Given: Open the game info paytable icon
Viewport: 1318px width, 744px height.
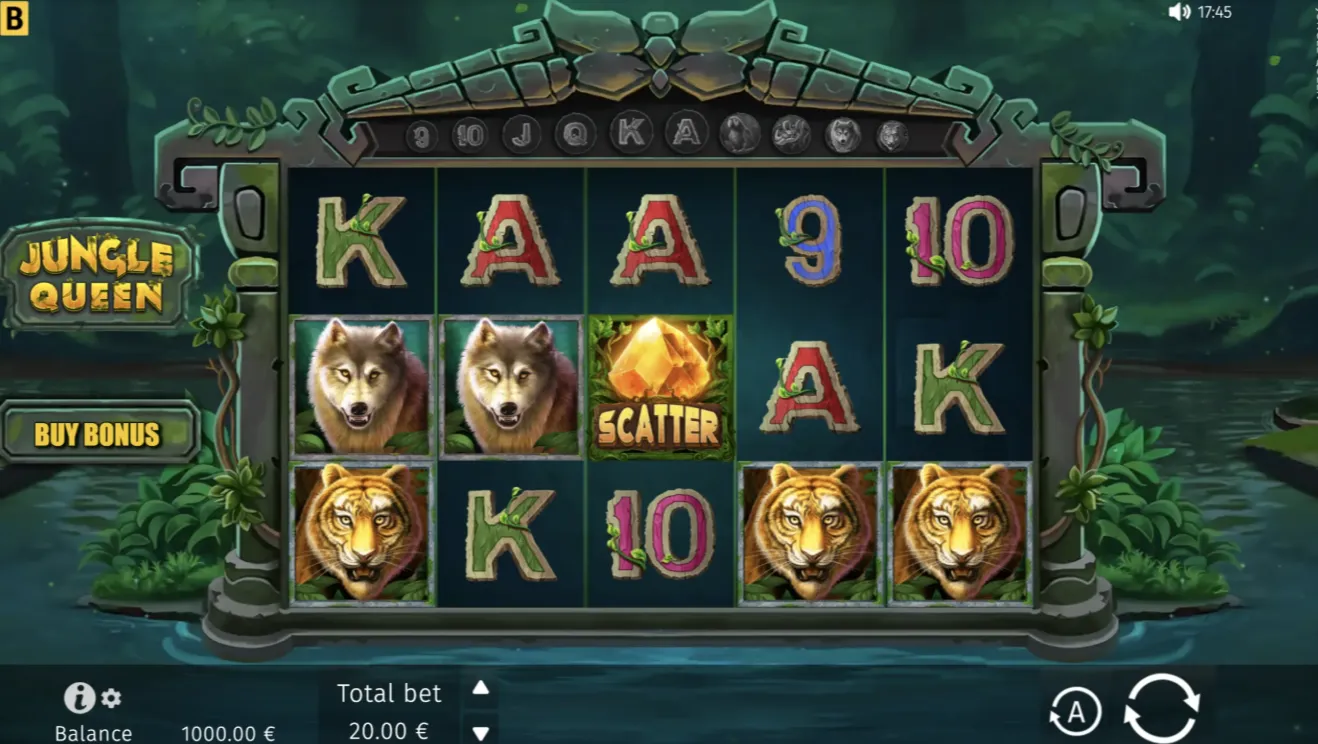Looking at the screenshot, I should 79,698.
